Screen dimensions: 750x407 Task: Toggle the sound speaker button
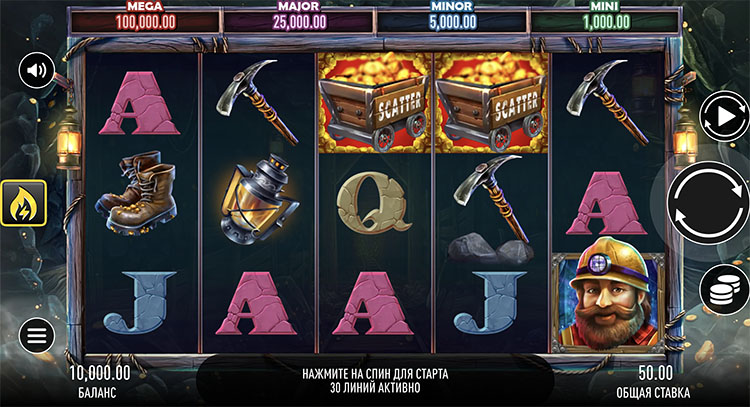(37, 70)
